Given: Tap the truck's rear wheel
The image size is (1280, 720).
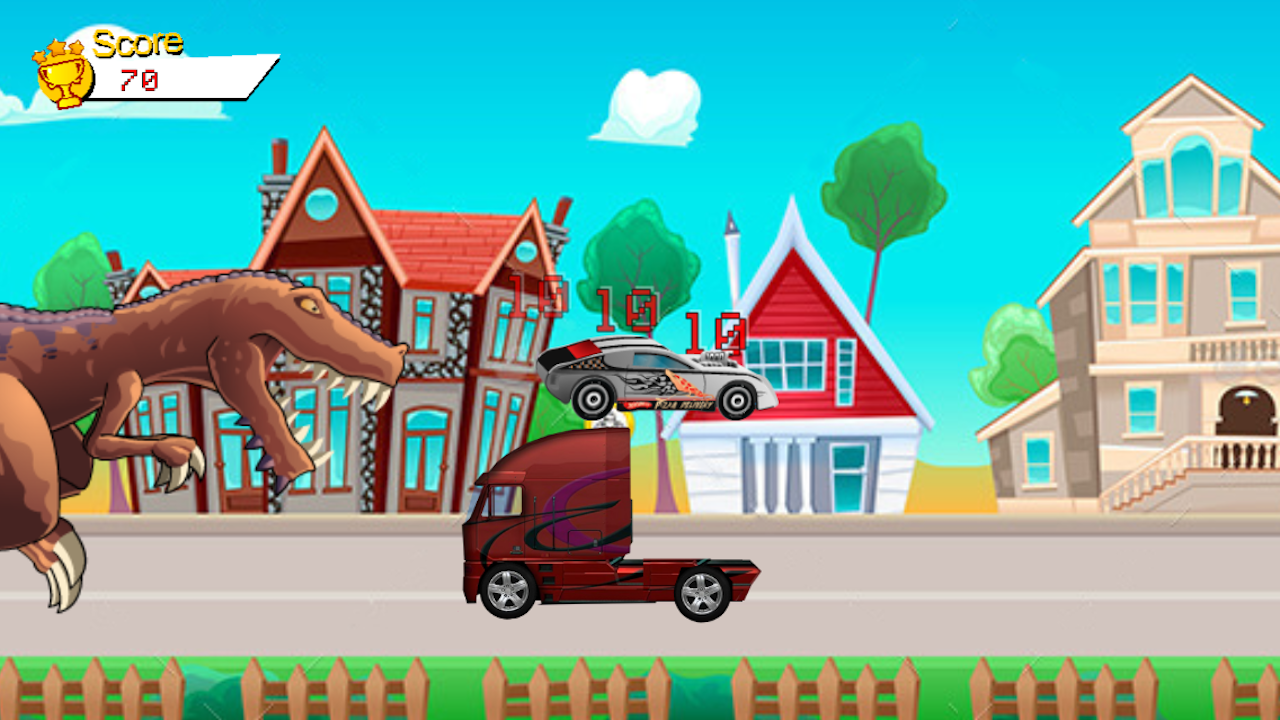Looking at the screenshot, I should click(x=700, y=592).
